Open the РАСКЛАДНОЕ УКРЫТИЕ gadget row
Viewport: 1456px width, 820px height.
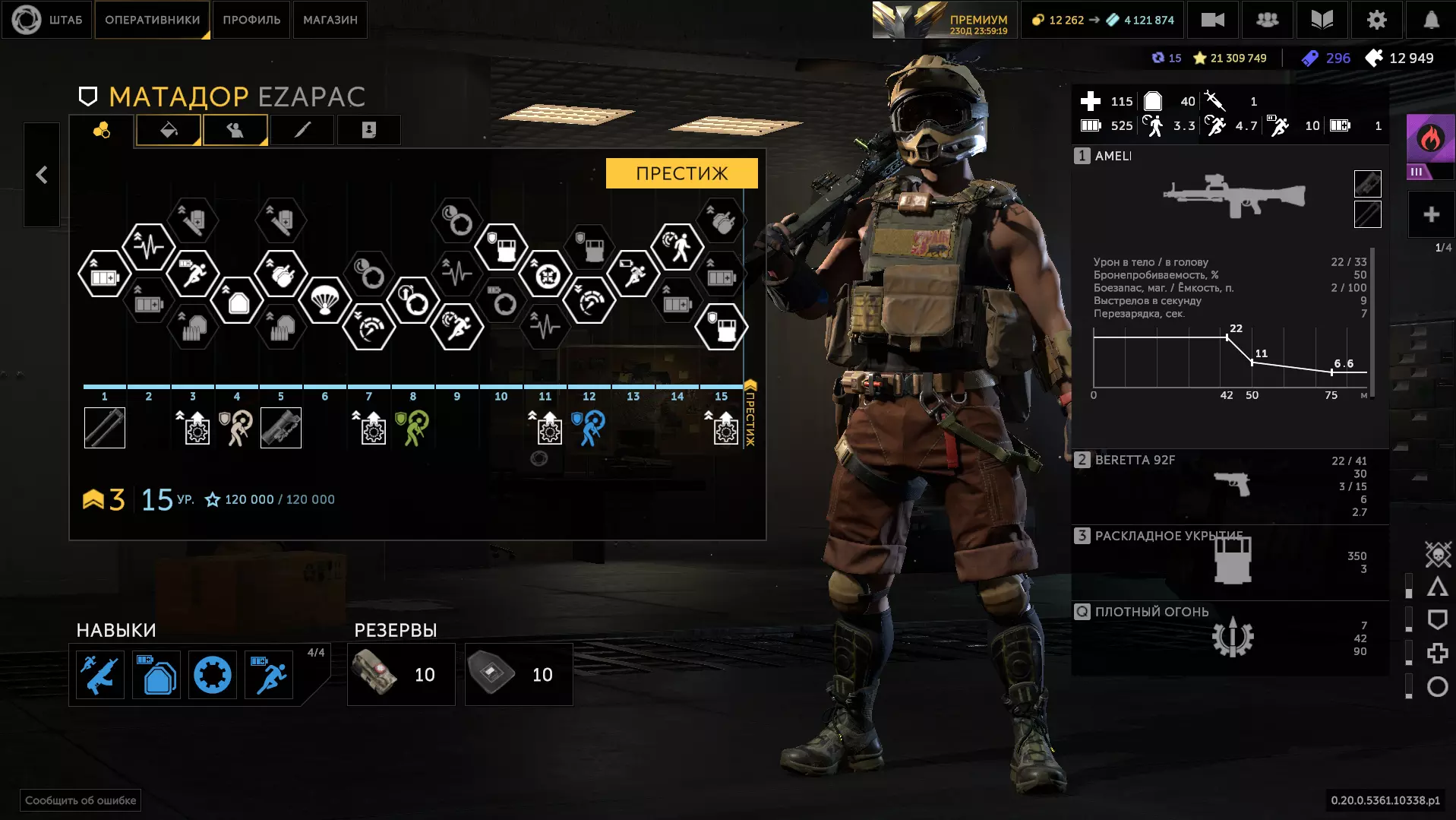tap(1230, 561)
